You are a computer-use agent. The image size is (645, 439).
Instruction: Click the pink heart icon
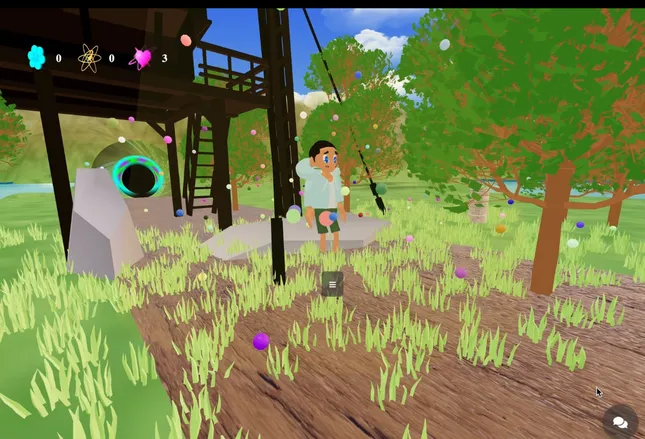click(142, 58)
